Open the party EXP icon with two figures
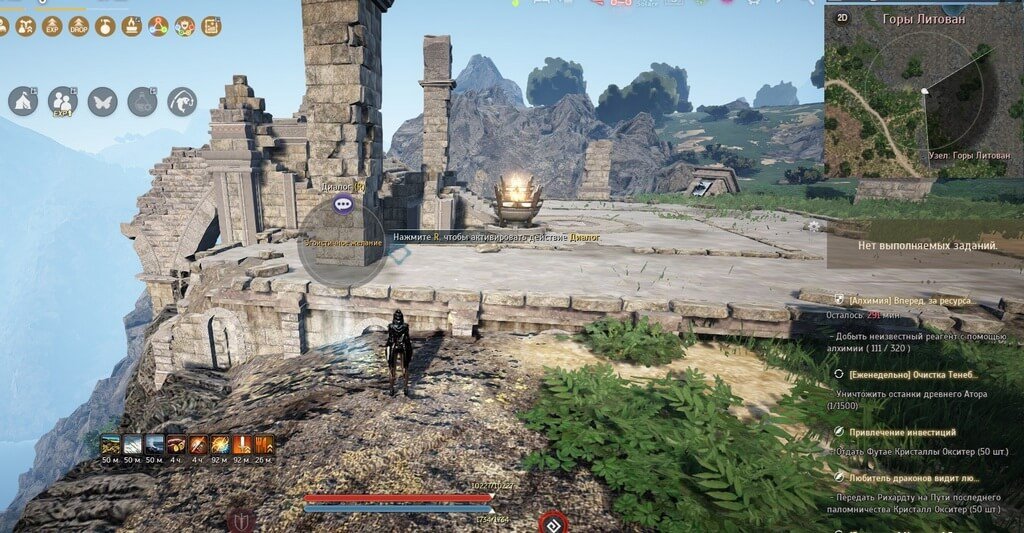The width and height of the screenshot is (1024, 533). [x=63, y=101]
